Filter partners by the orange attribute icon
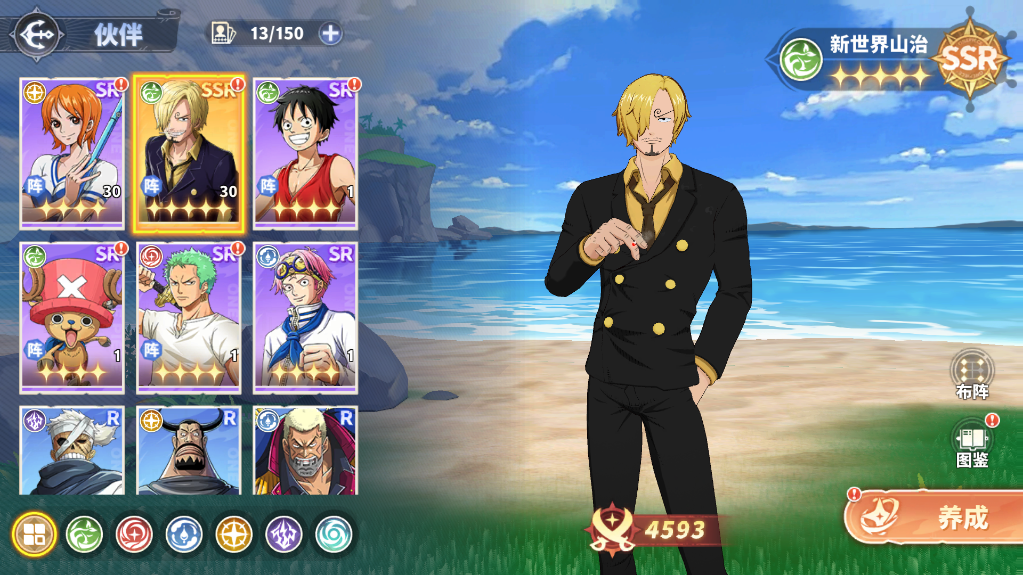The height and width of the screenshot is (575, 1023). click(234, 534)
